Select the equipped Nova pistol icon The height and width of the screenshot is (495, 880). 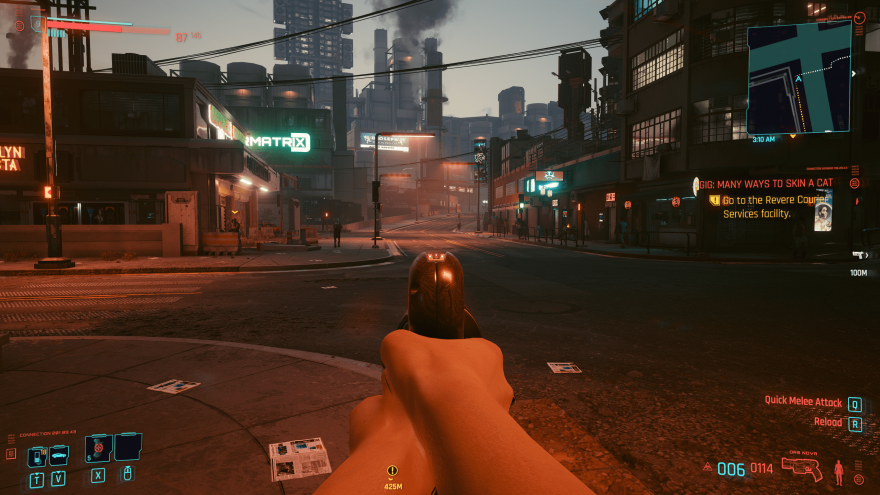tap(802, 469)
